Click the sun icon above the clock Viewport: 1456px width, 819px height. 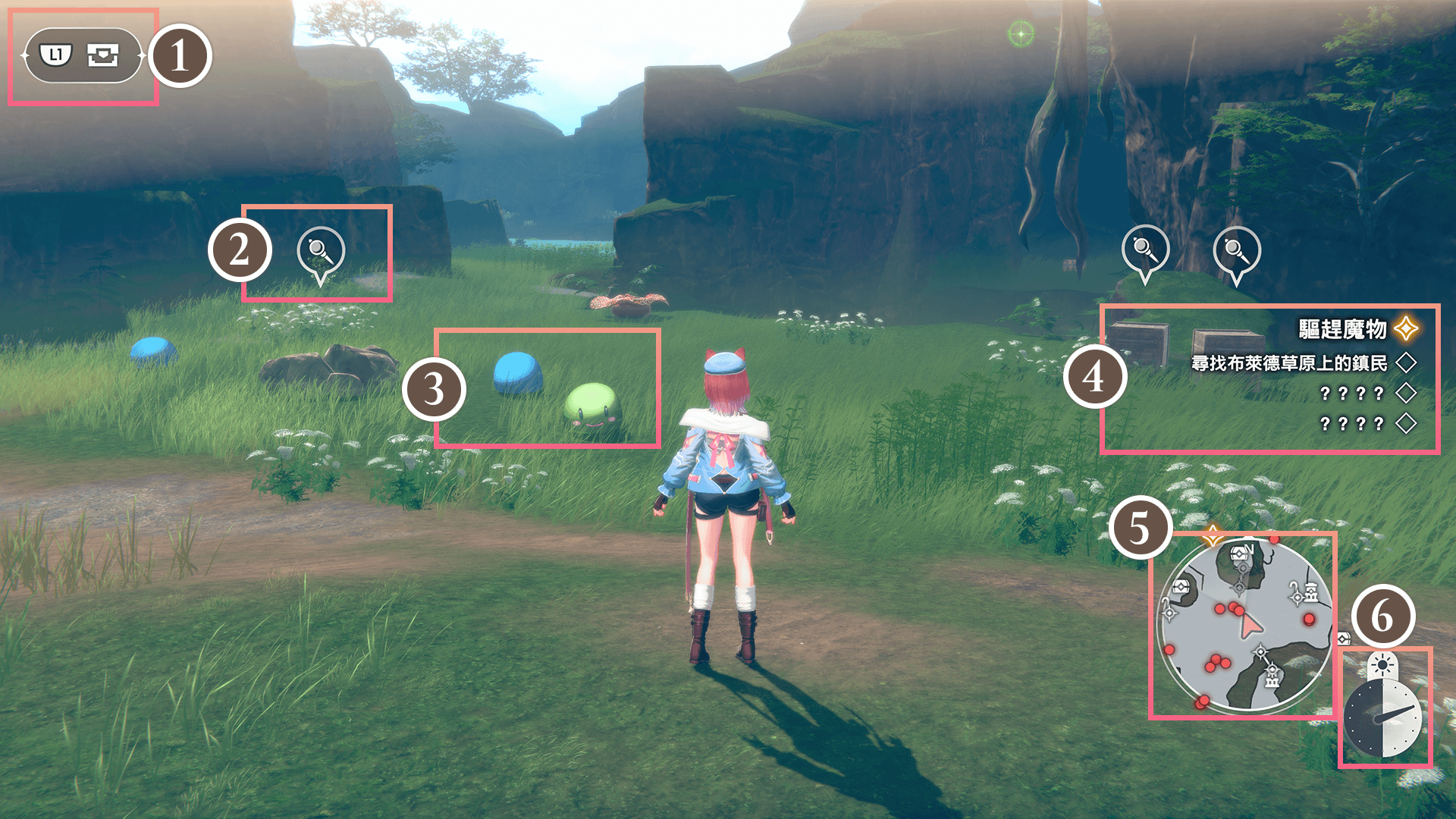pyautogui.click(x=1382, y=666)
